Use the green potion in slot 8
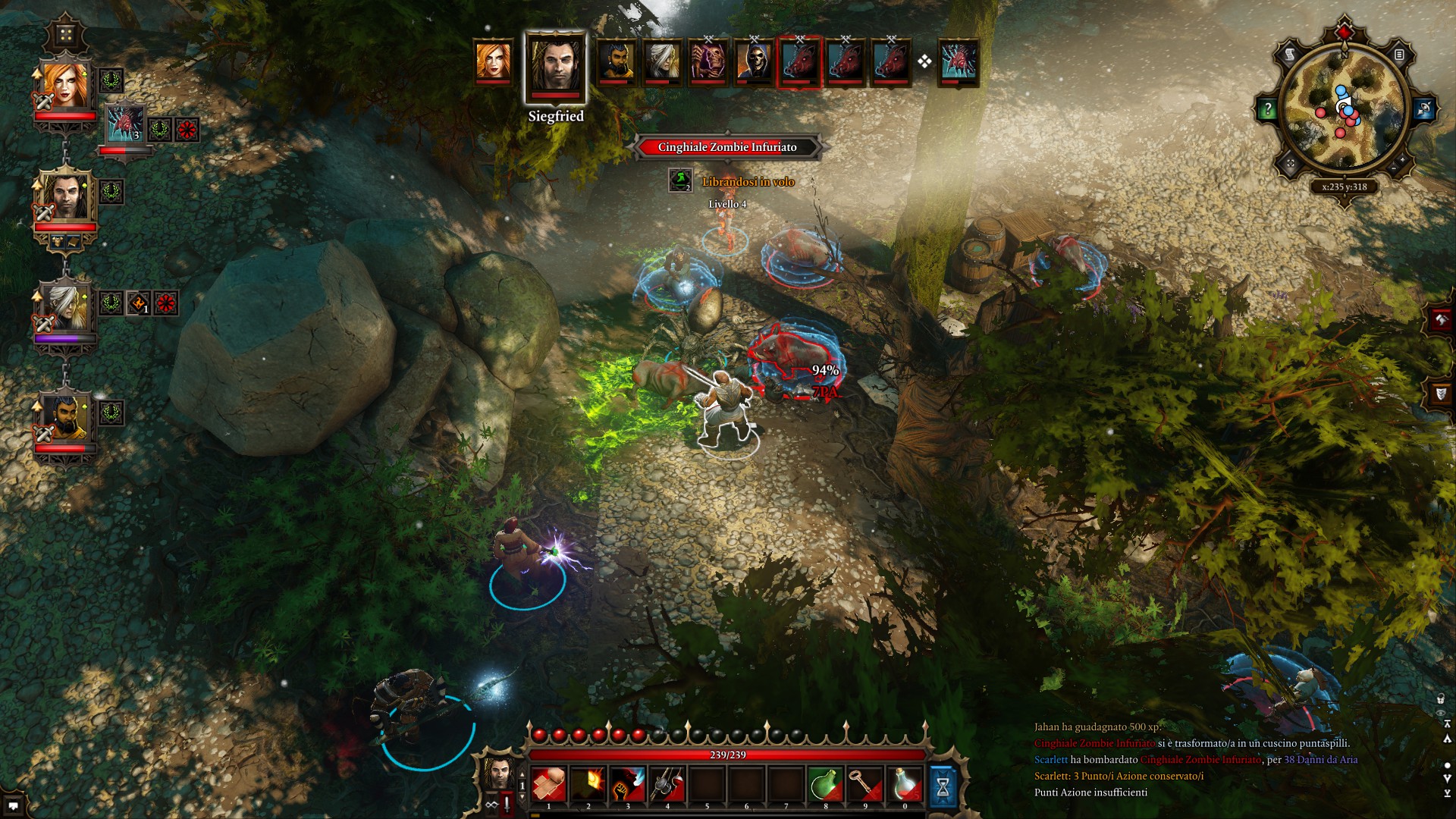Viewport: 1456px width, 819px height. point(825,783)
